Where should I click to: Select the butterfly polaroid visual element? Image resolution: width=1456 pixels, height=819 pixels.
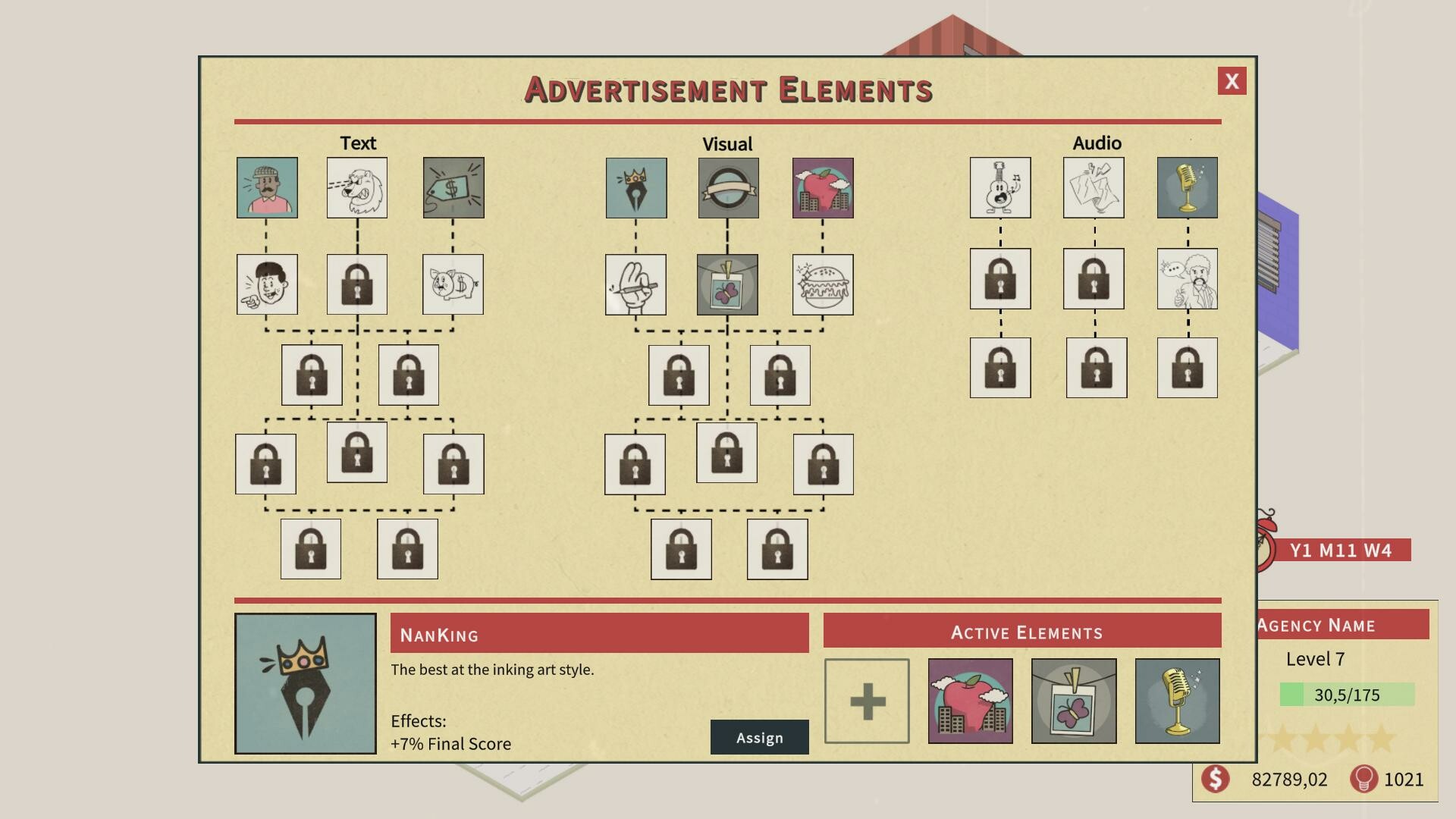727,284
